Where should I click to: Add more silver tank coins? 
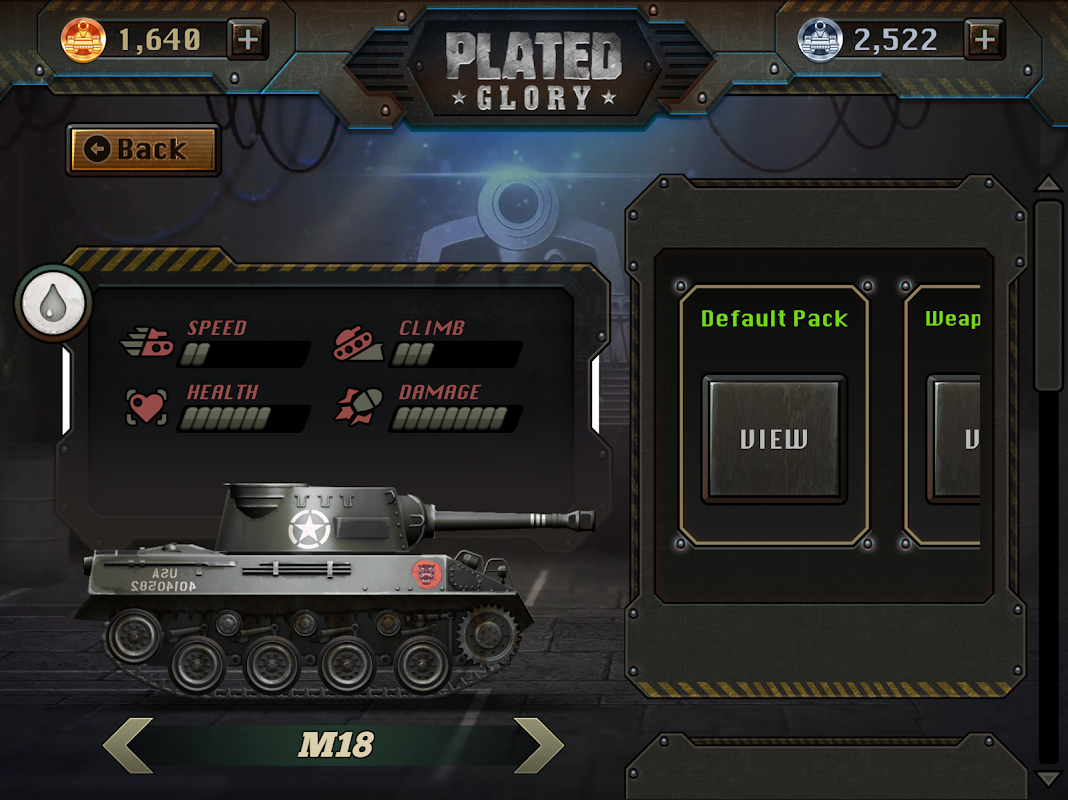984,40
